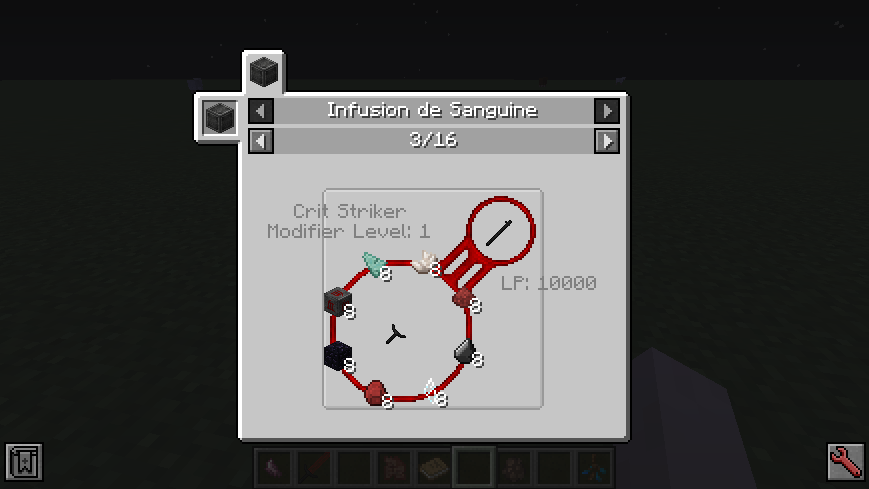Show the previous recipe page
This screenshot has height=489, width=869.
[x=260, y=141]
